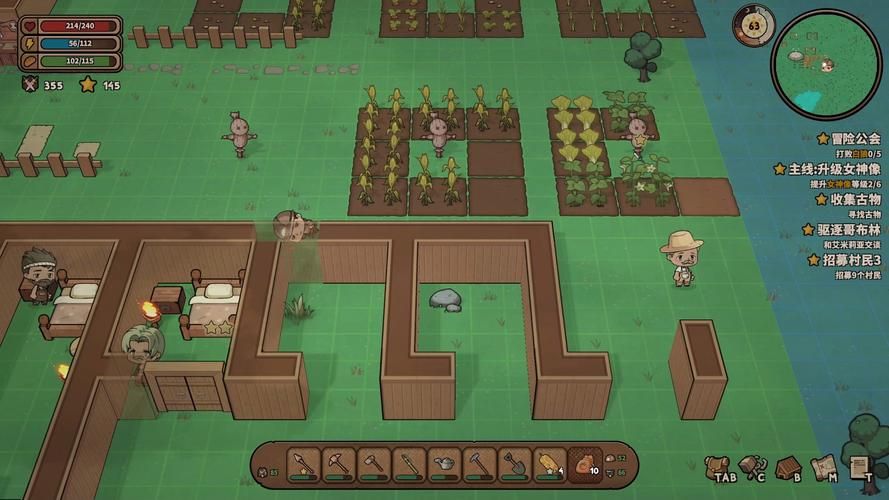Open the task list paper icon

coord(858,465)
